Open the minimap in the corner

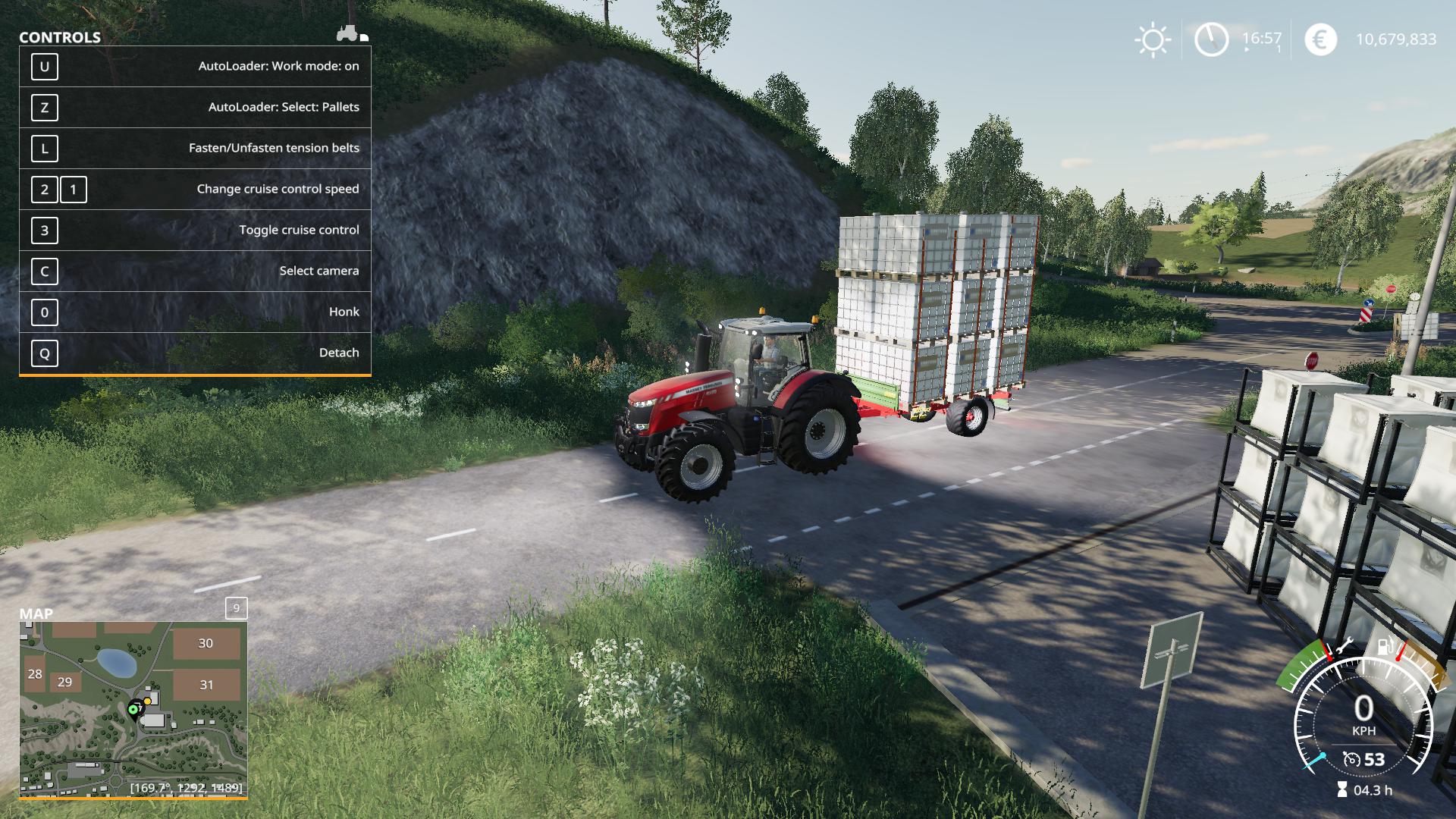(x=133, y=709)
